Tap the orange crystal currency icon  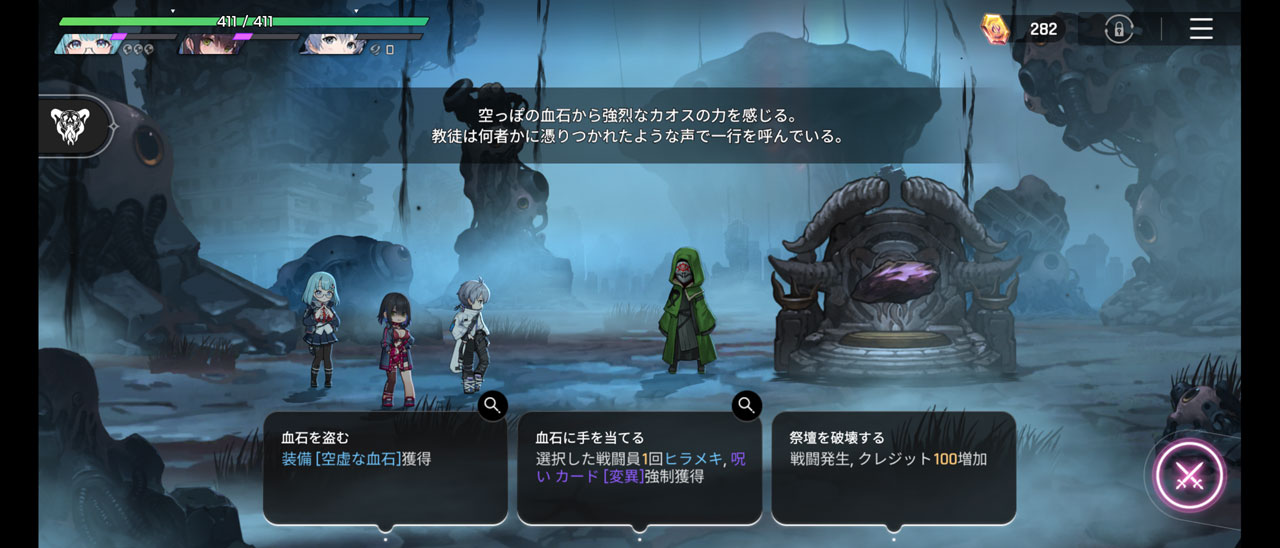(x=995, y=29)
